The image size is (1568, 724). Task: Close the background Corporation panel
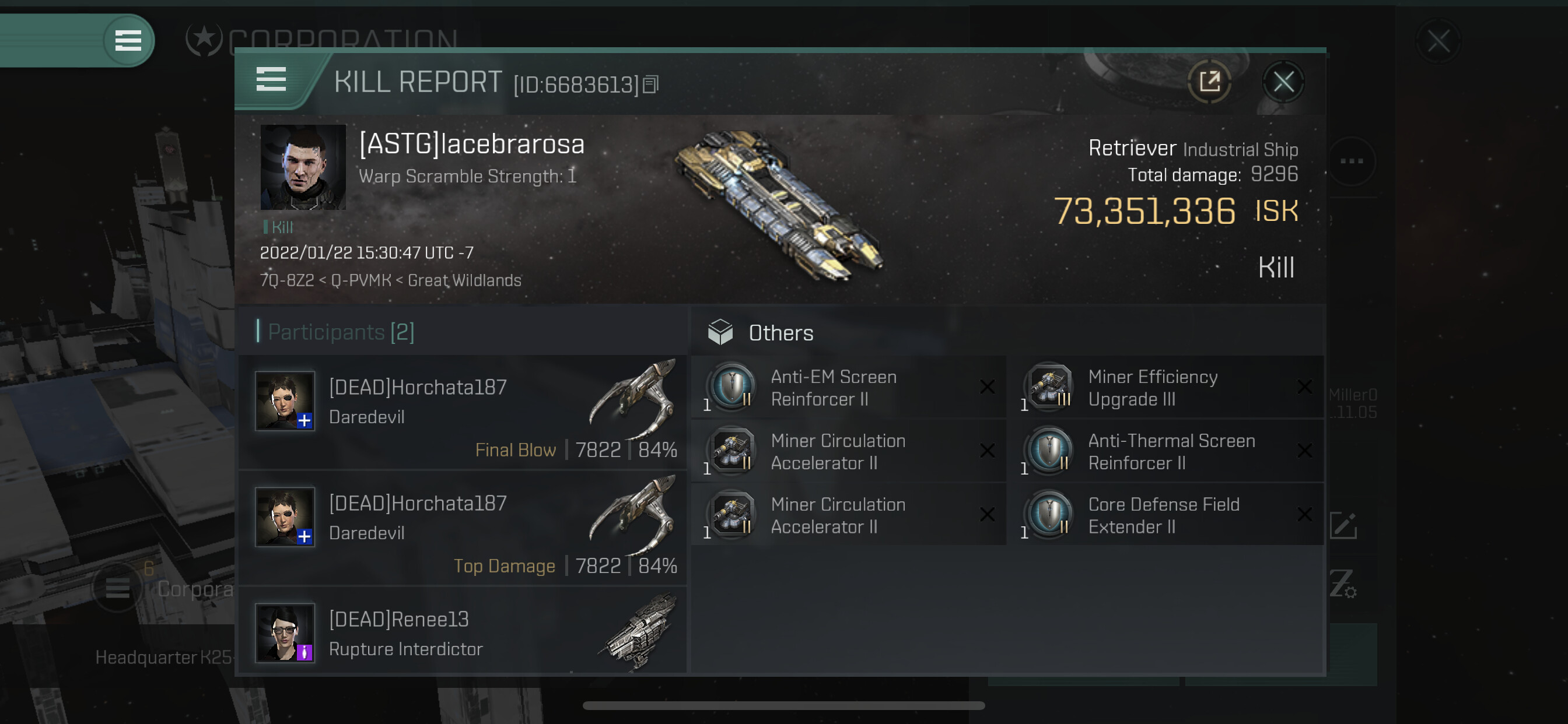[x=1438, y=42]
